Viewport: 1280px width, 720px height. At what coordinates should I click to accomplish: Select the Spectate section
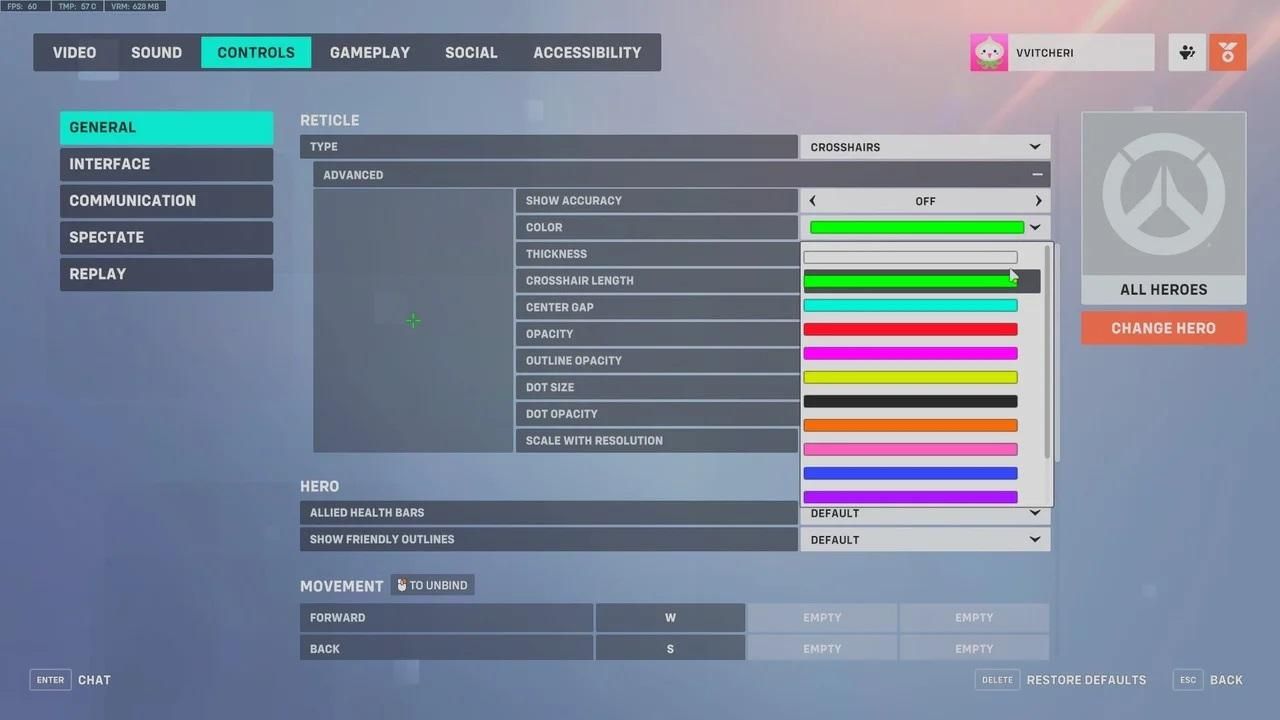[x=166, y=238]
